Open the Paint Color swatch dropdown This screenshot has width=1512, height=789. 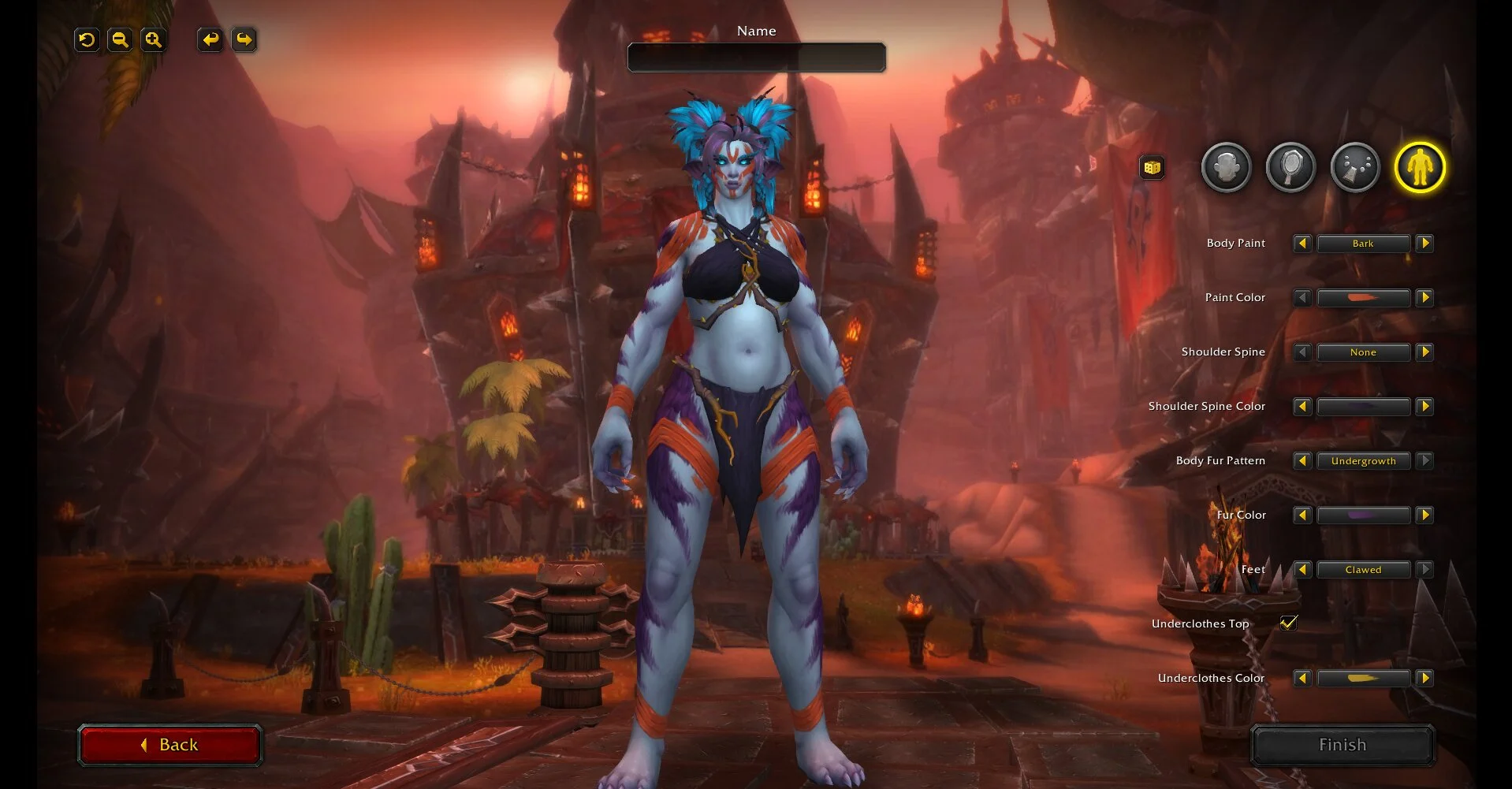pos(1363,298)
